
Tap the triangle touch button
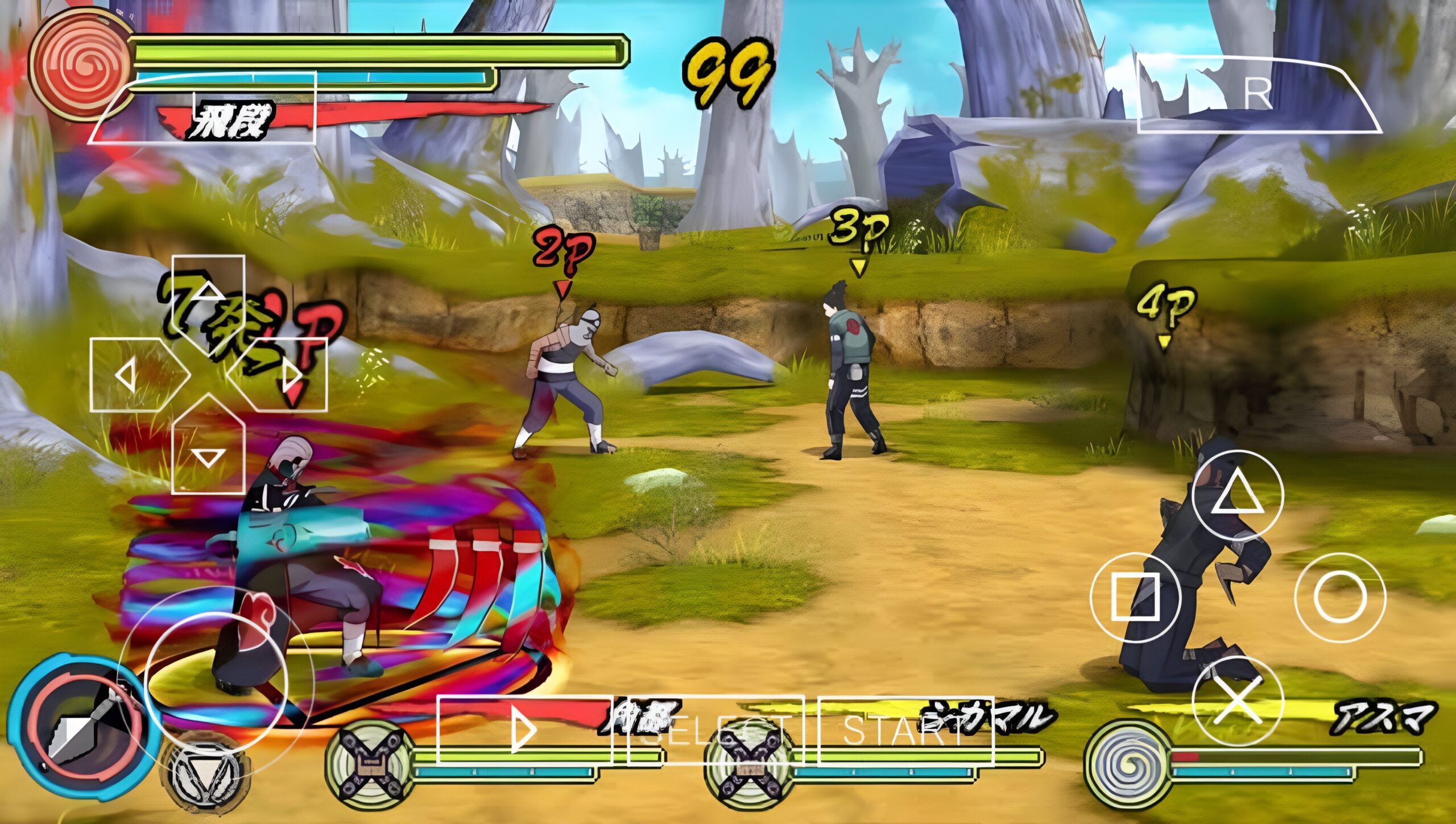(x=1238, y=496)
